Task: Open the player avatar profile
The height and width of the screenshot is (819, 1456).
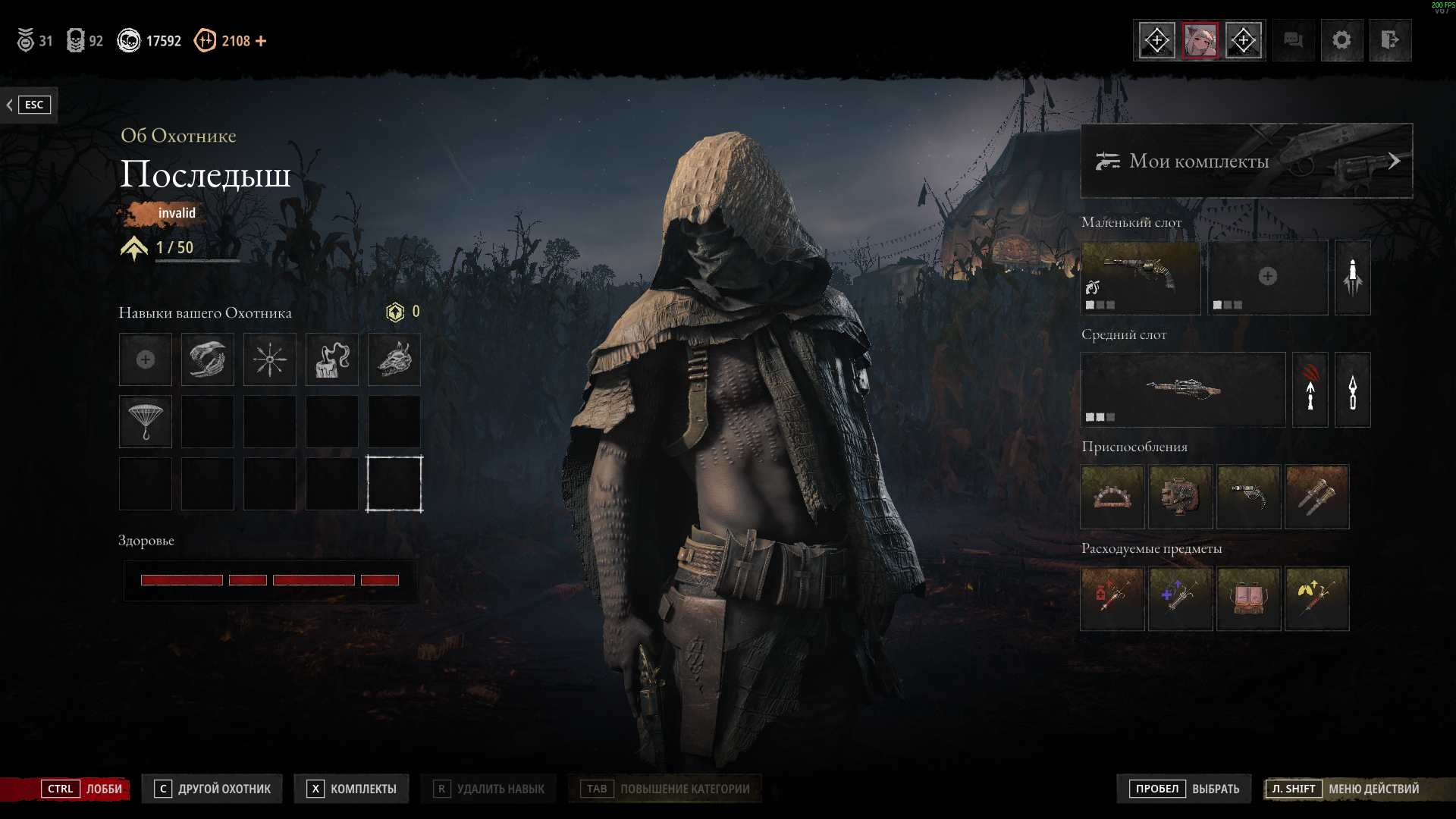Action: coord(1200,40)
